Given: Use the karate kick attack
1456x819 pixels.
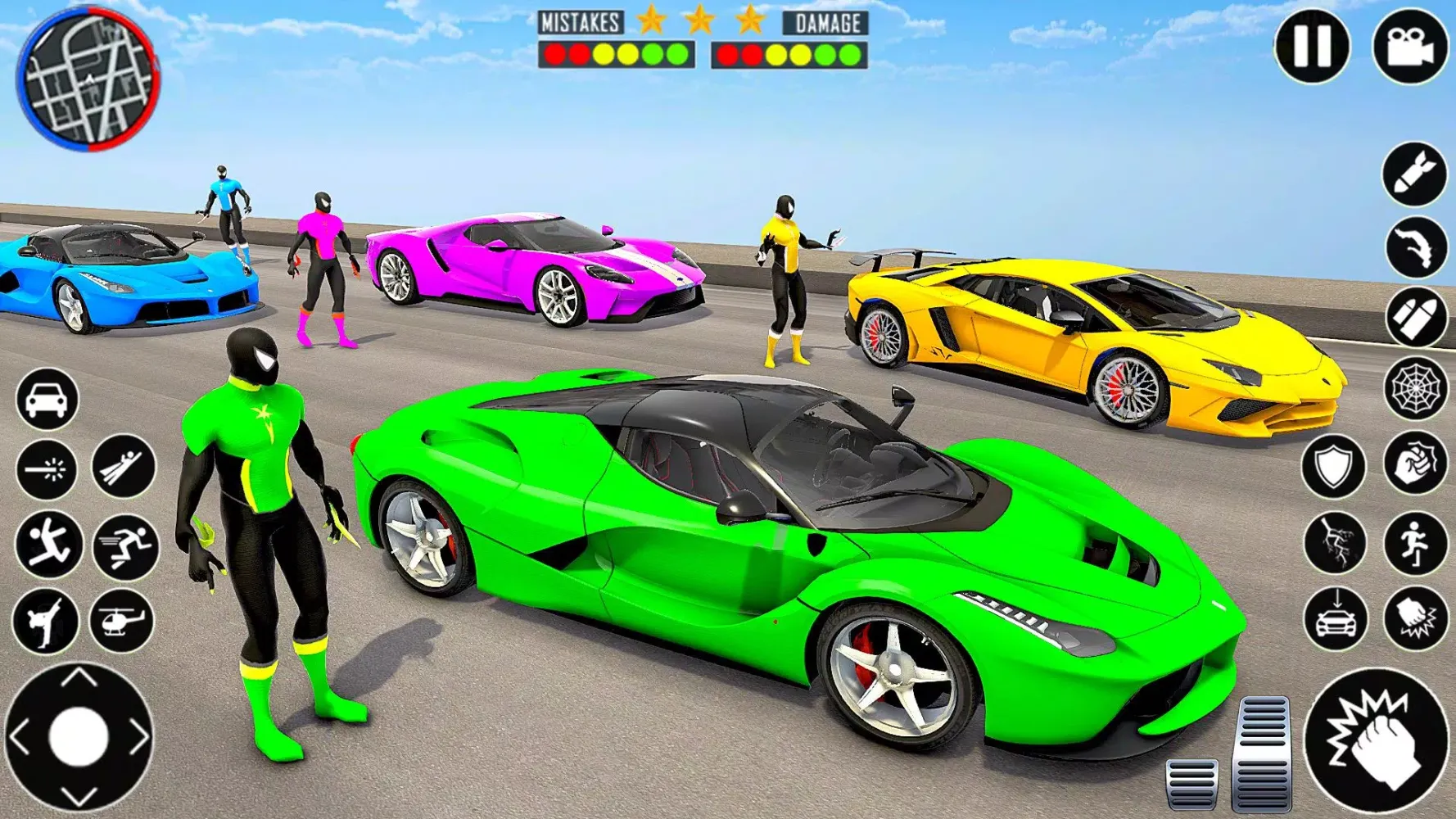Looking at the screenshot, I should coord(46,621).
